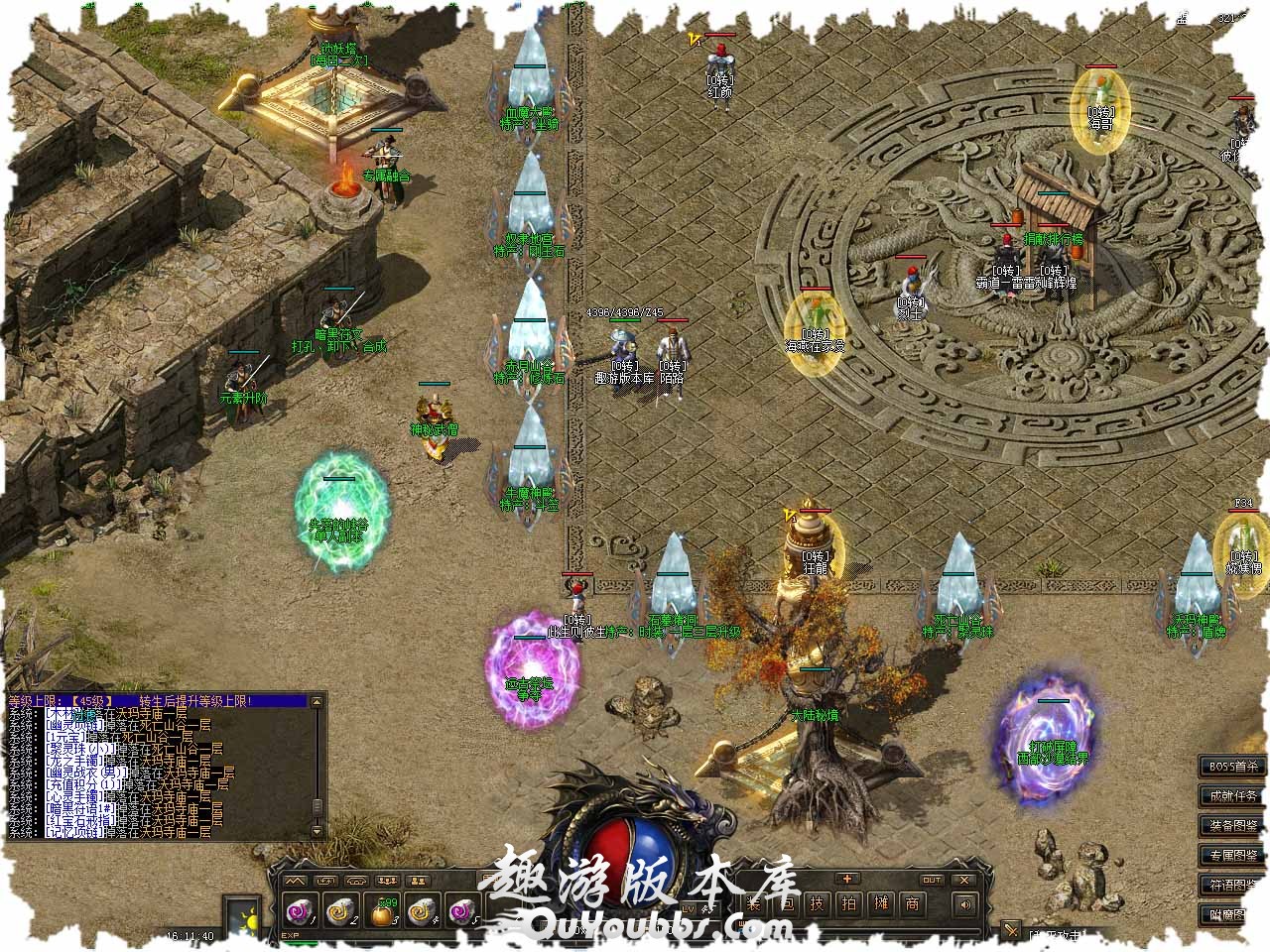
Task: Toggle sound with the speaker button
Action: (962, 903)
